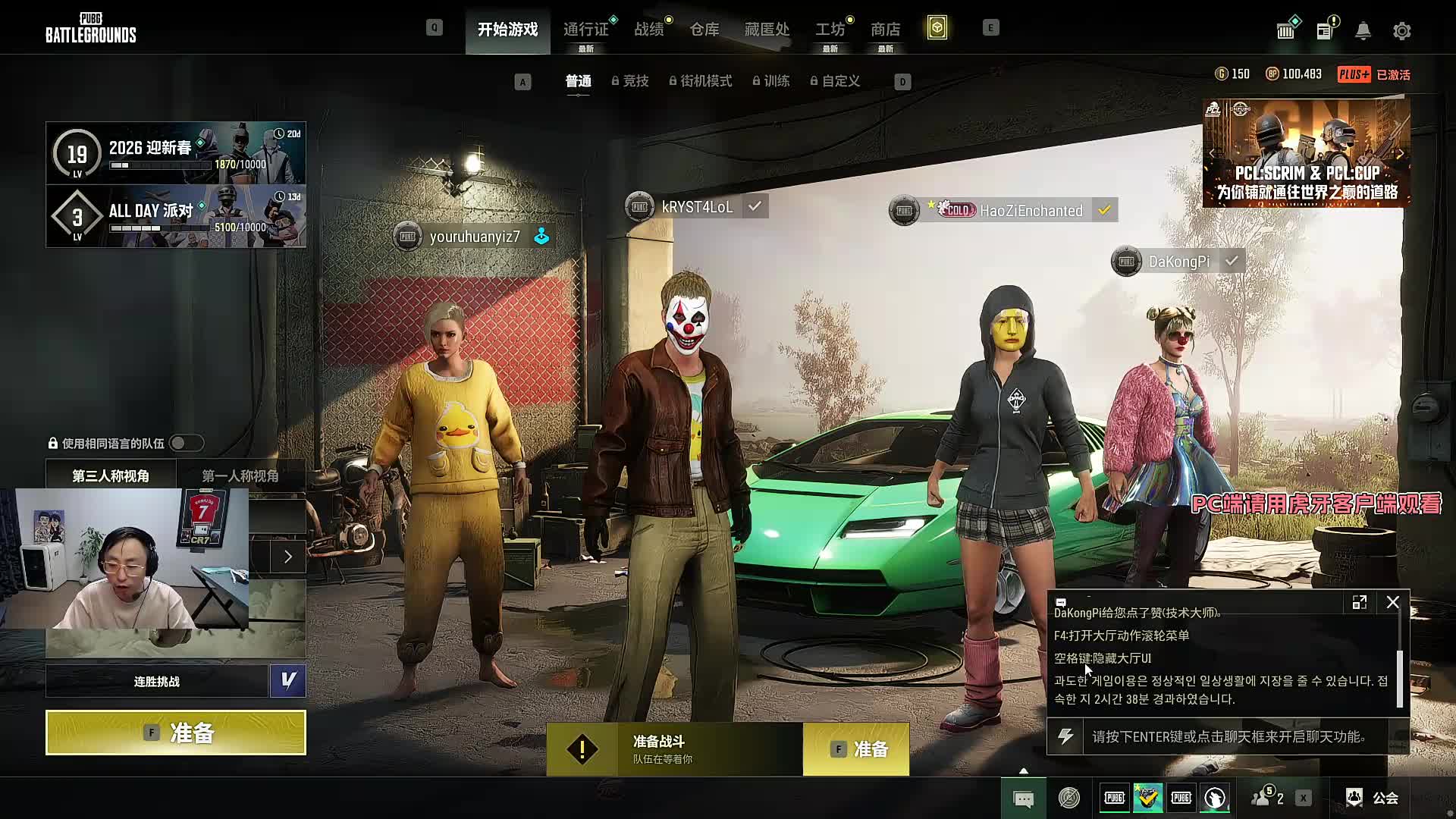
Task: Switch to 第一人称视角 perspective
Action: 240,475
